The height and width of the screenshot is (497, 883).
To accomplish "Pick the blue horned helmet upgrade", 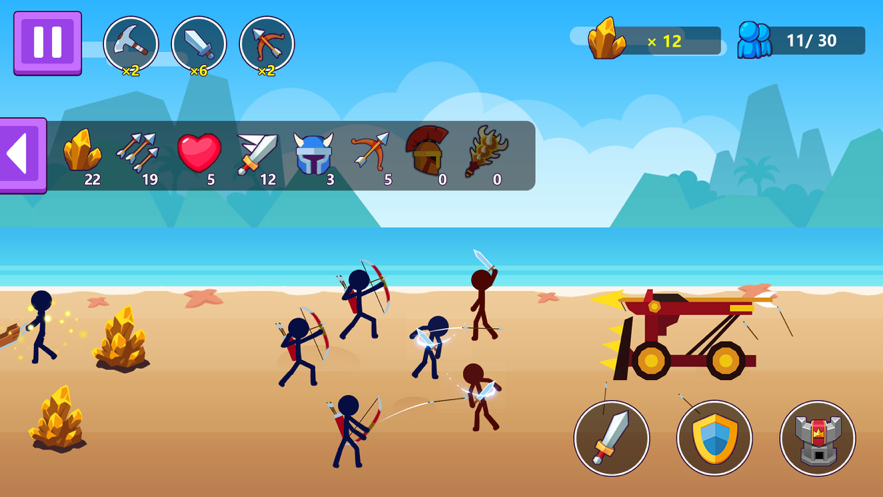I will coord(313,154).
